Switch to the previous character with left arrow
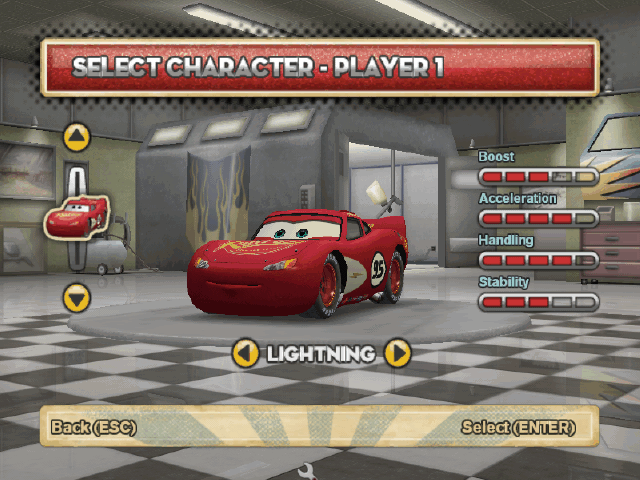Viewport: 640px width, 480px height. [x=246, y=352]
